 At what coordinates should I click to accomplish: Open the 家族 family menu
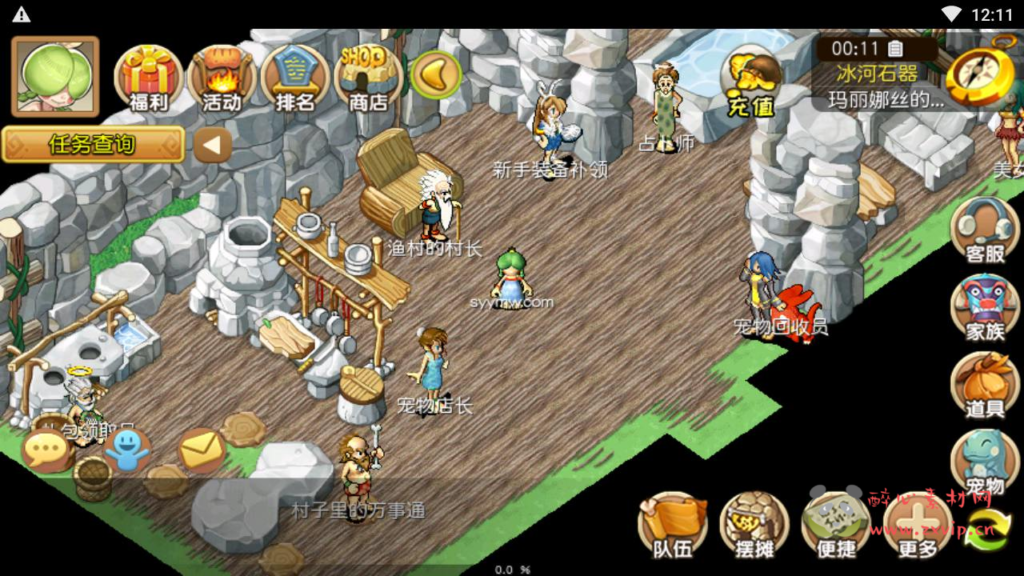tap(984, 307)
